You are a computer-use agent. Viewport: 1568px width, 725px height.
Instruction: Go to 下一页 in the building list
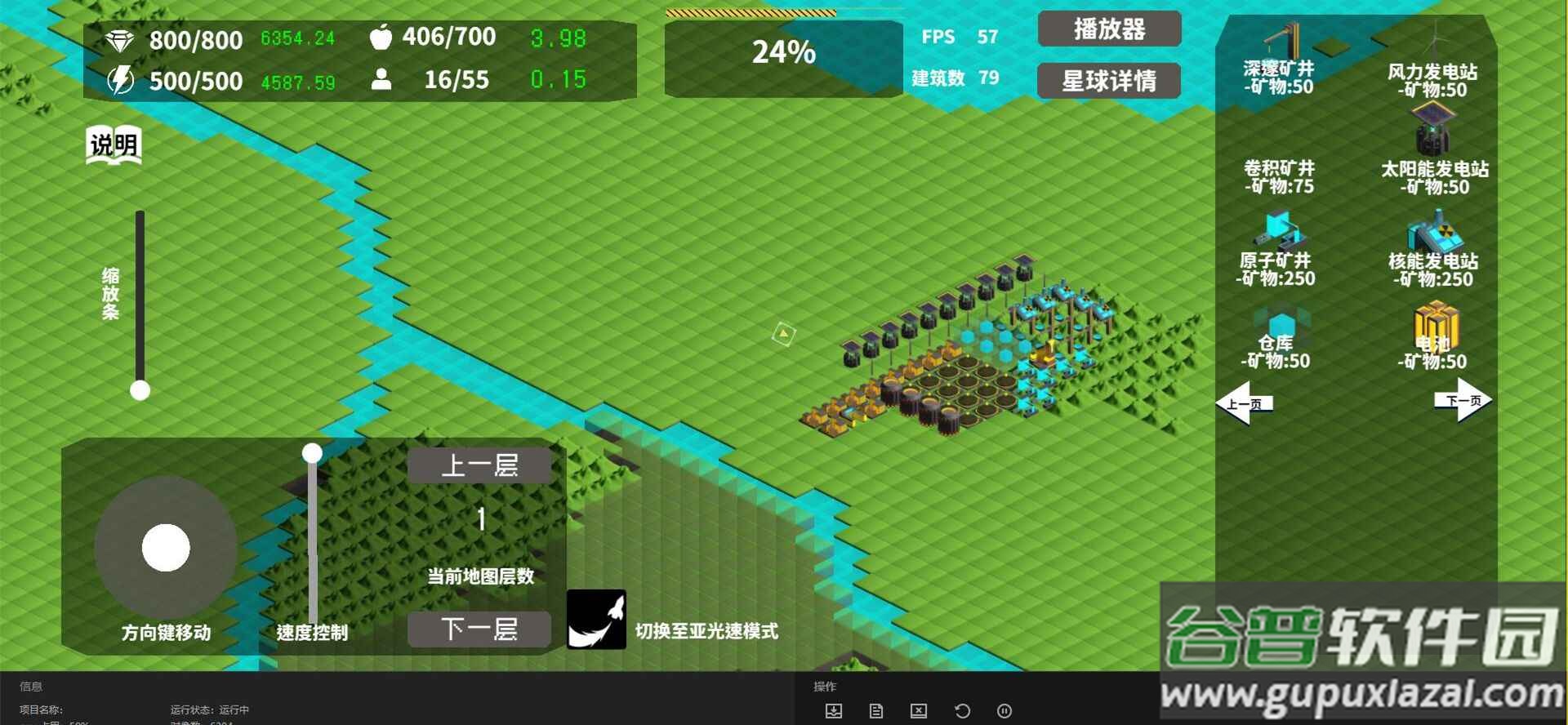1462,401
